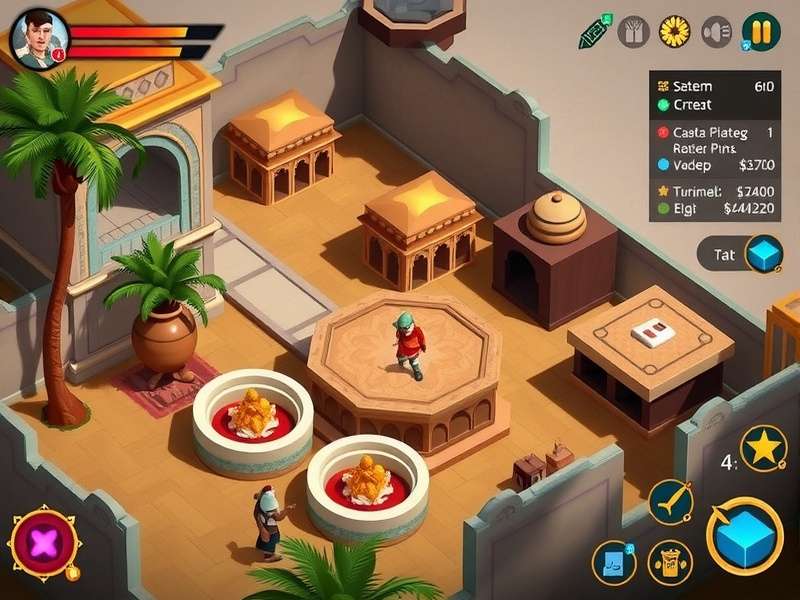Open the grey wheat bundle icon
Screen dimensions: 800x600
634,32
